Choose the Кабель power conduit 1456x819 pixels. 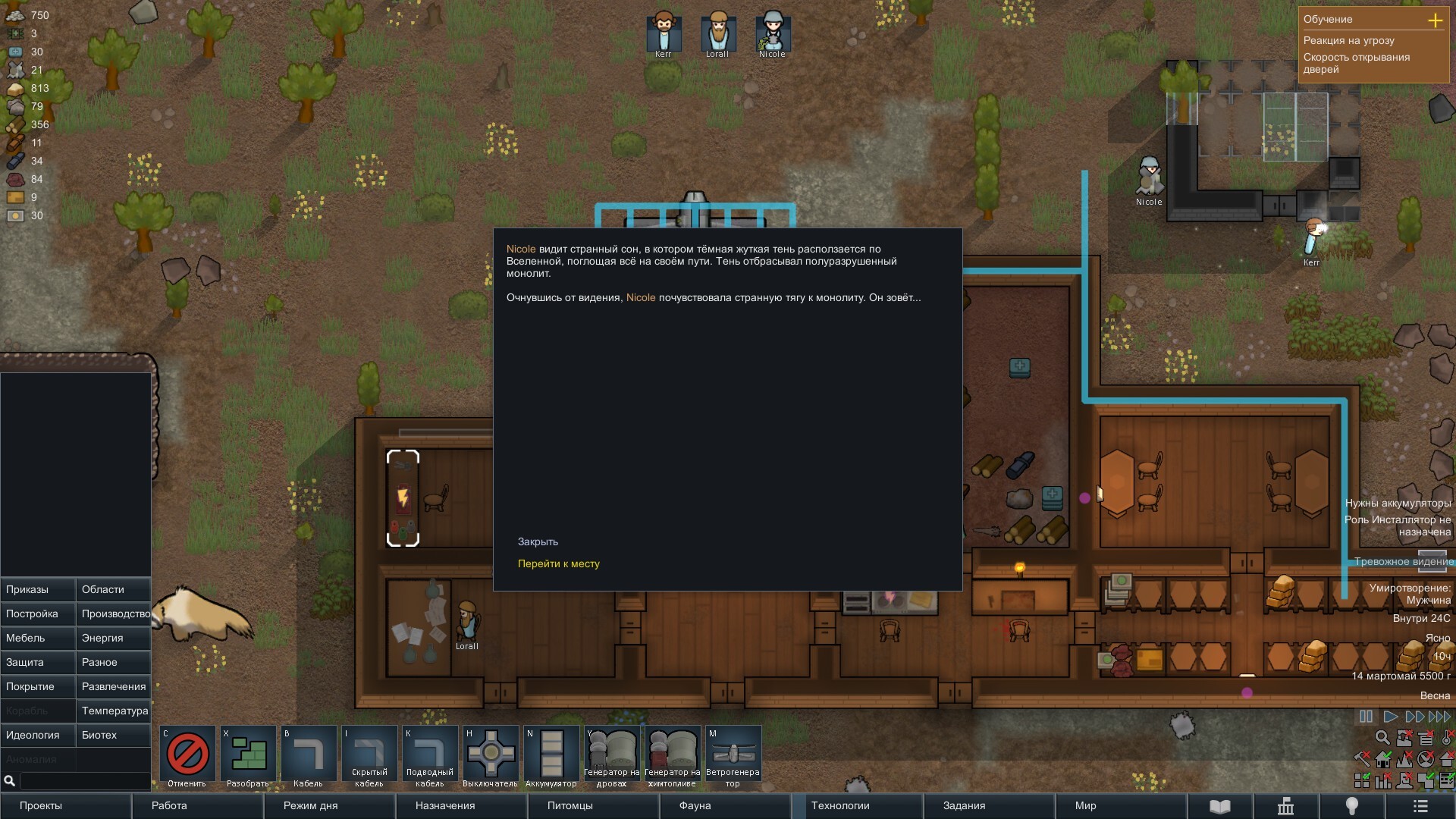point(309,756)
